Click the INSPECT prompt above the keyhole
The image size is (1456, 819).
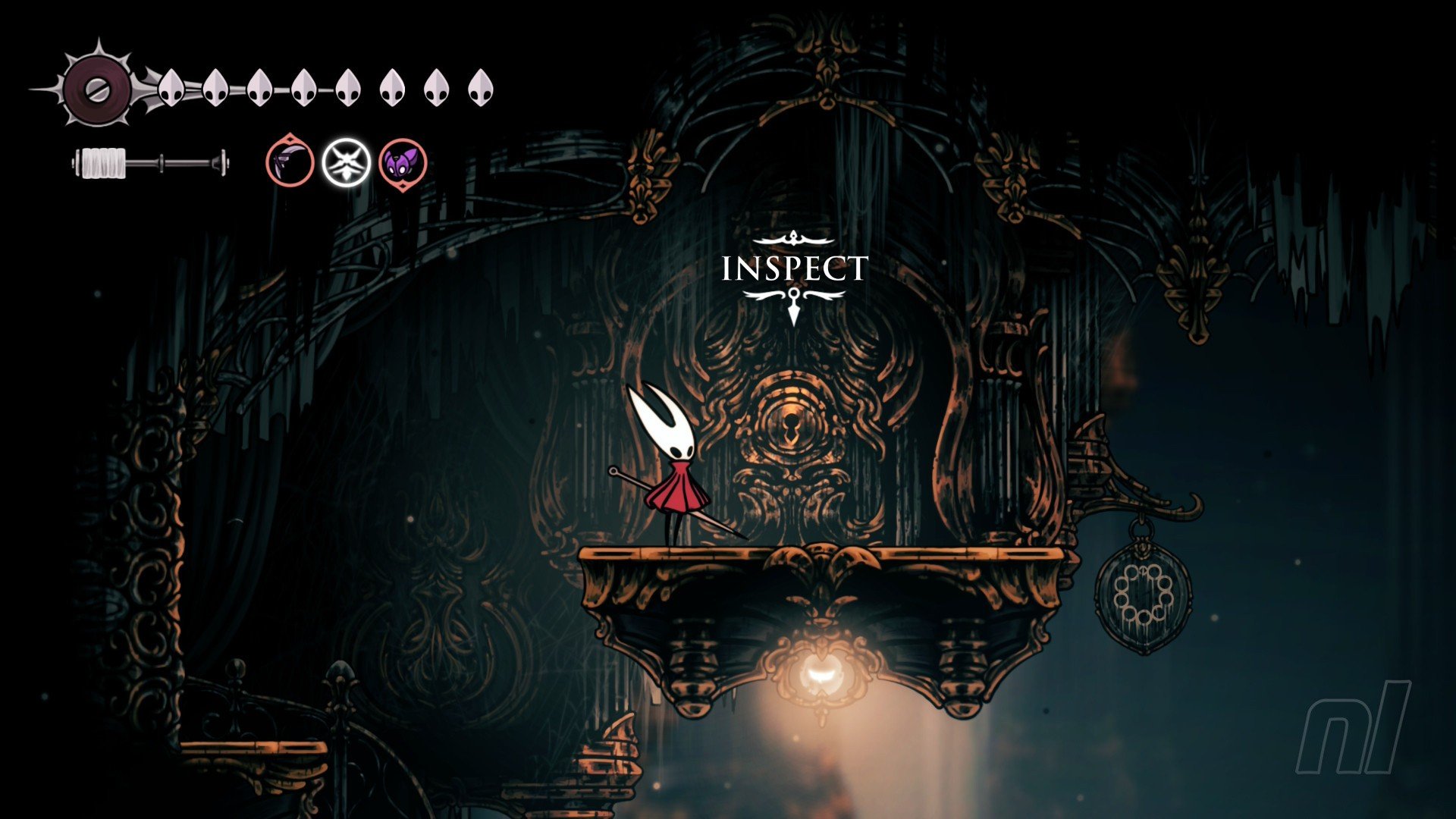(794, 269)
